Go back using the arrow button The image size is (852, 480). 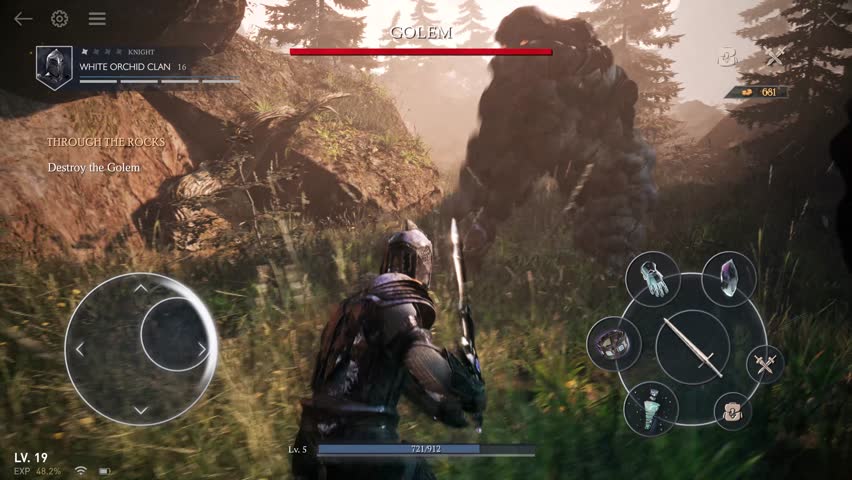pyautogui.click(x=22, y=19)
